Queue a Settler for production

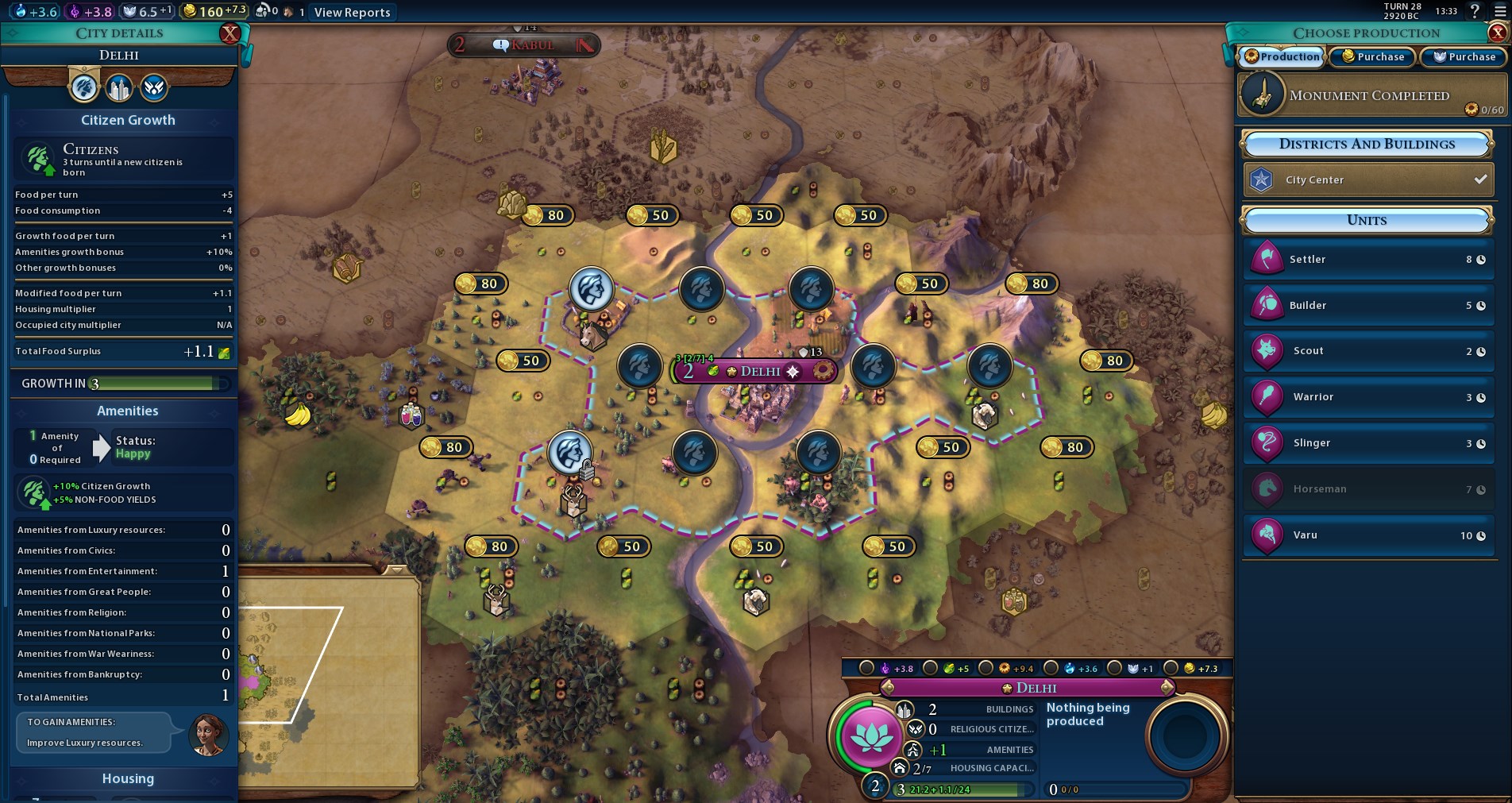click(1367, 260)
